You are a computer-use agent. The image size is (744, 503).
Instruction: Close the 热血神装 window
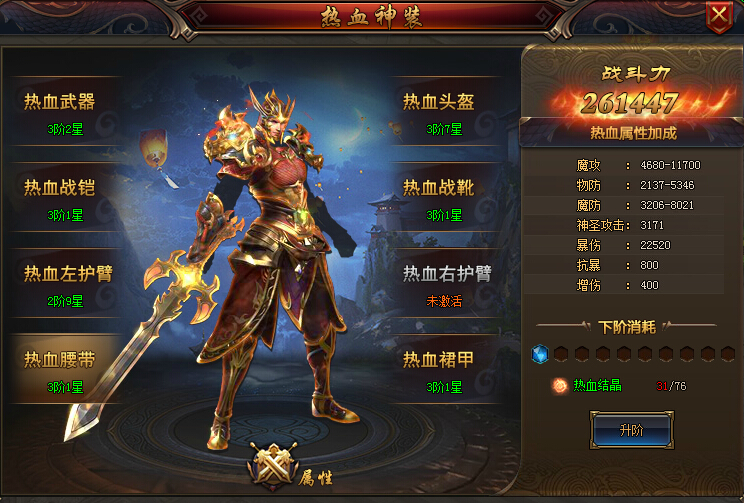[718, 16]
